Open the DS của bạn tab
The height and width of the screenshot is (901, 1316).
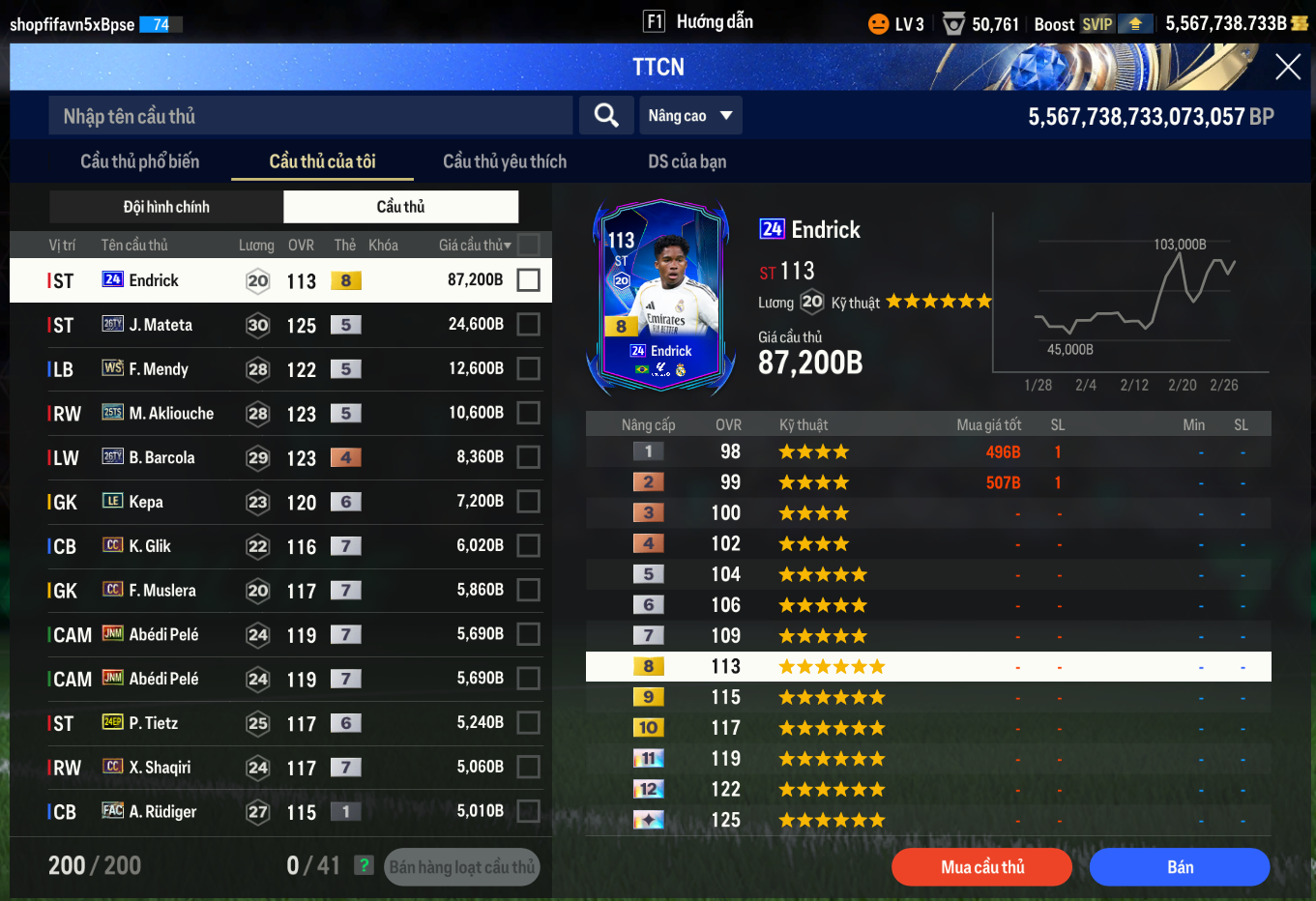(687, 161)
